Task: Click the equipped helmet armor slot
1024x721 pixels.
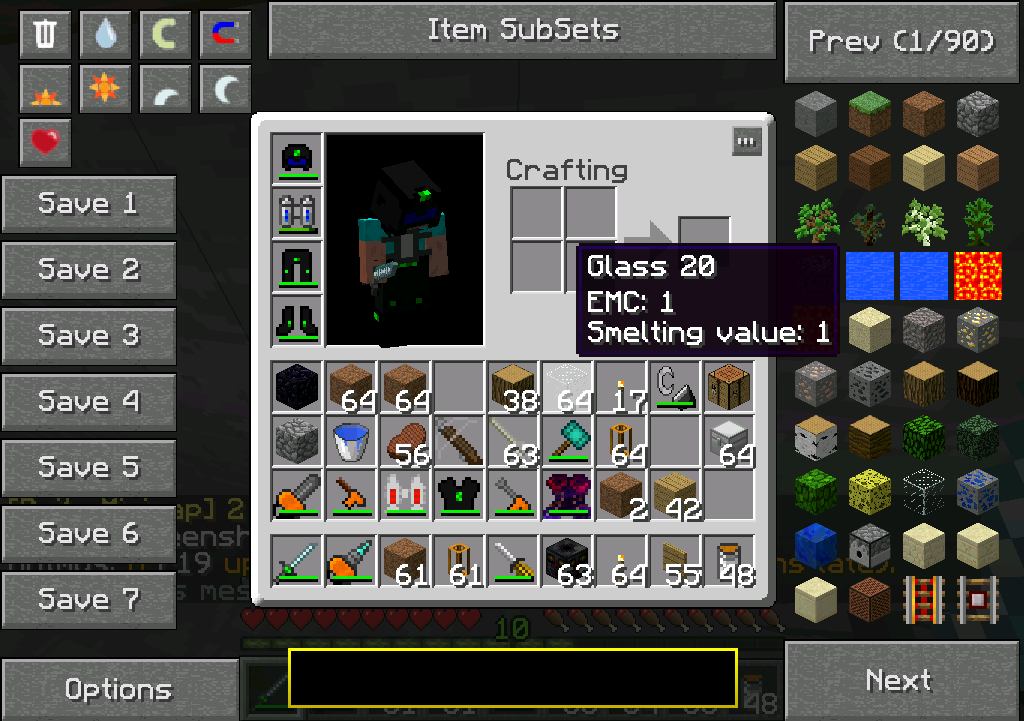Action: (x=297, y=158)
